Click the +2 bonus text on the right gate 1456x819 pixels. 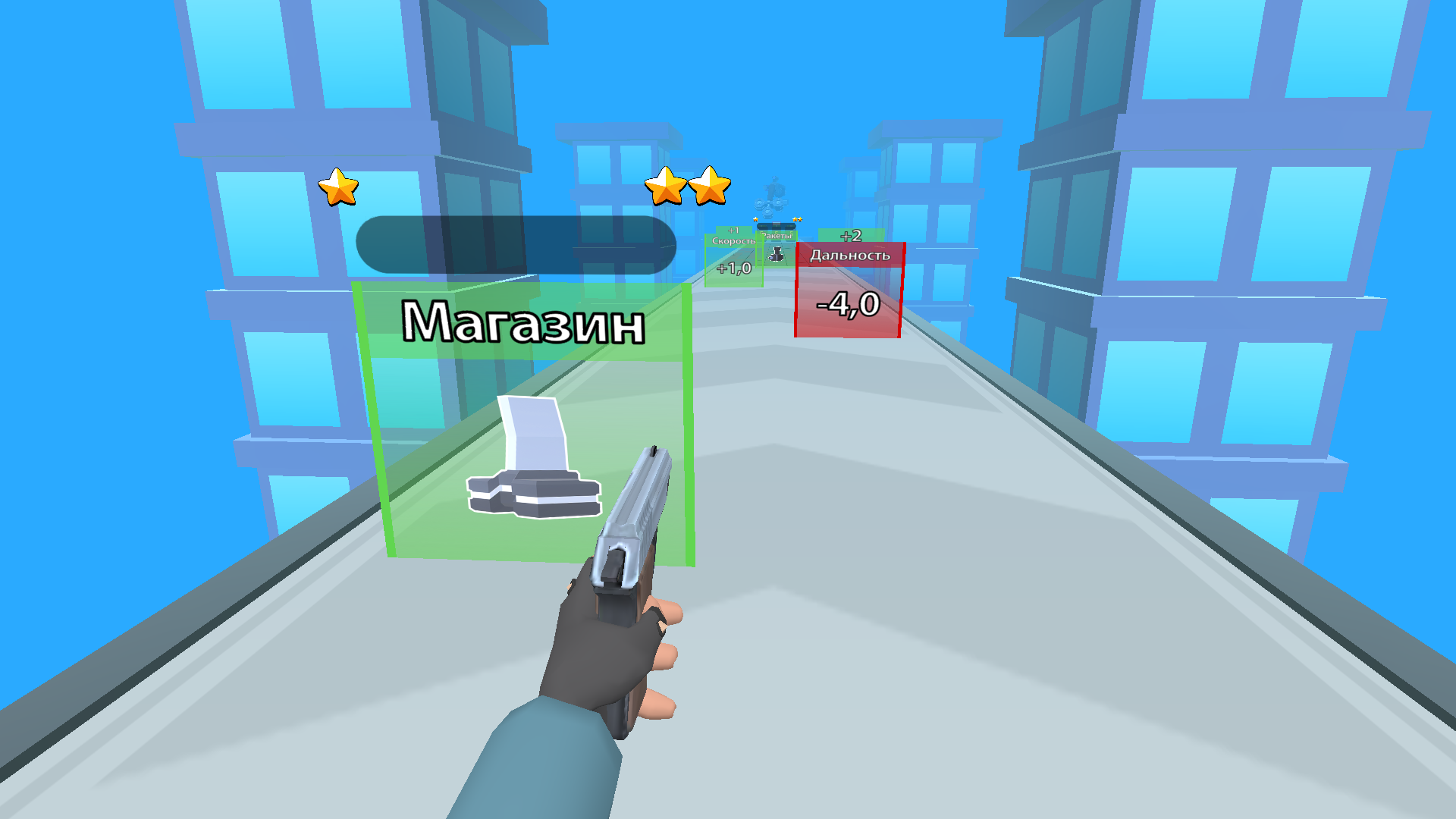[851, 235]
